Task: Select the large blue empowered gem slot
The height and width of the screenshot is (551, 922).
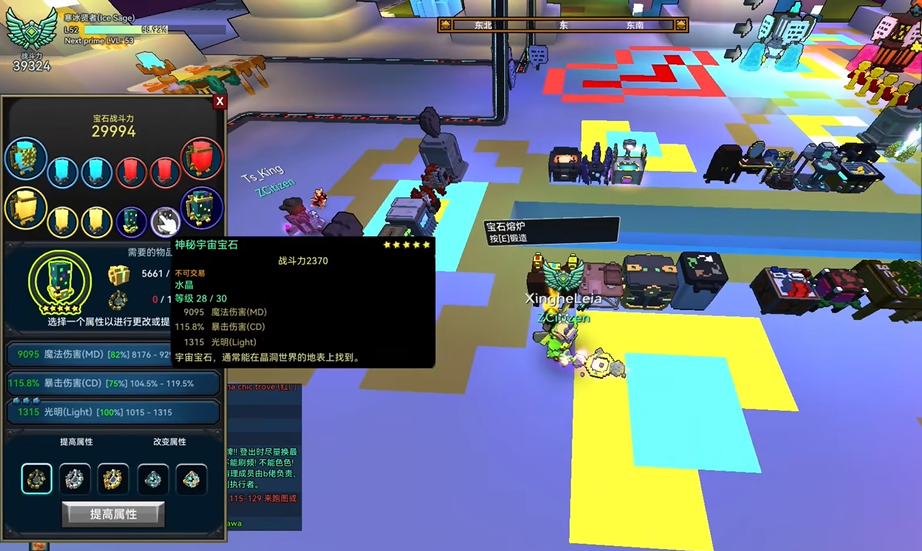Action: click(x=25, y=160)
